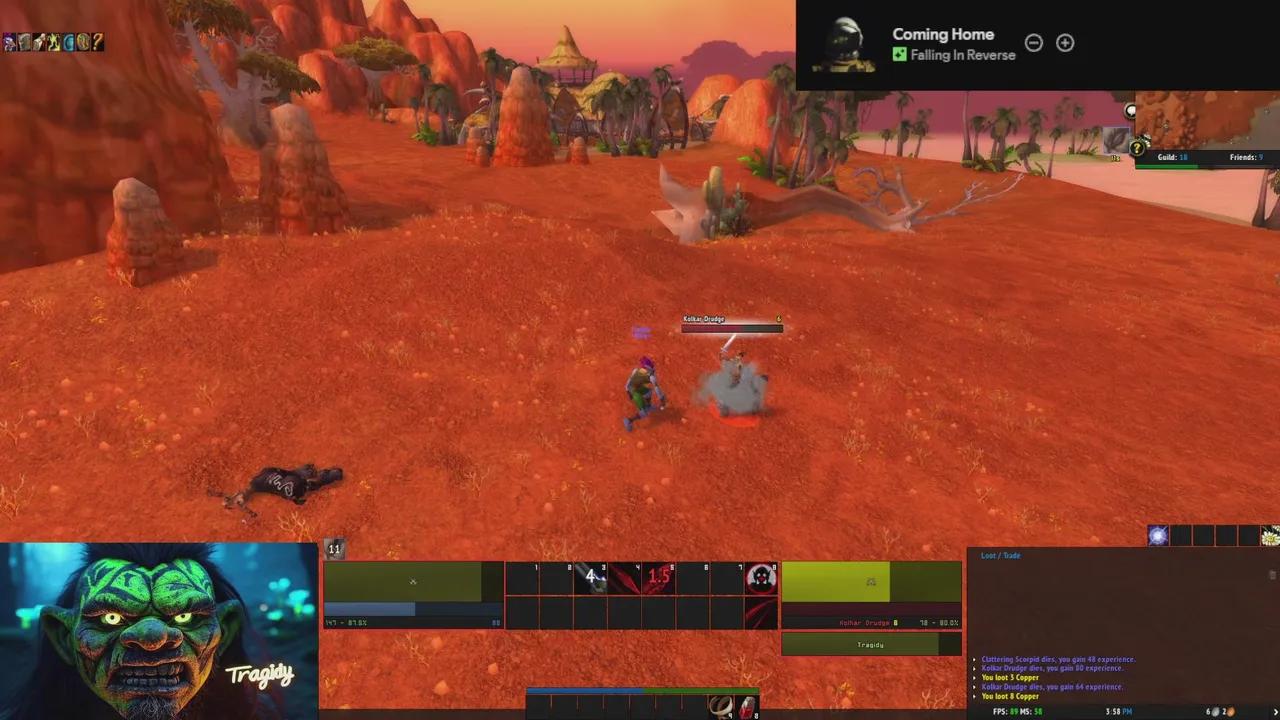Toggle the stance button labeled 11

coord(334,549)
